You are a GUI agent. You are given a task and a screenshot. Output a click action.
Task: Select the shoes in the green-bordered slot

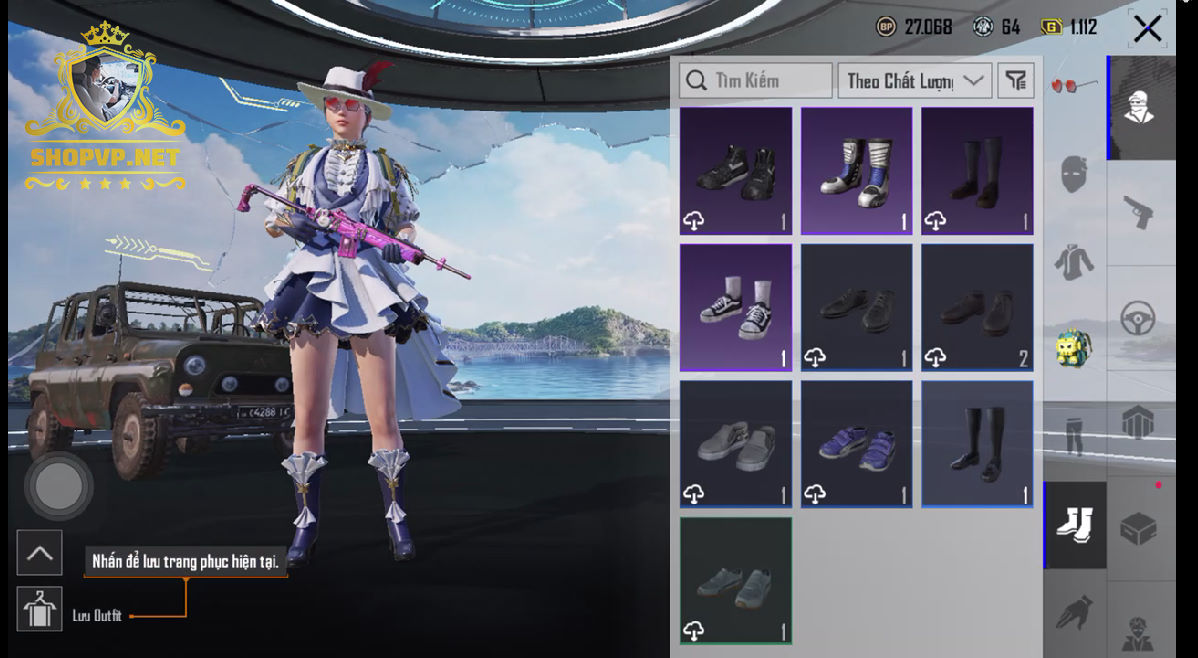point(736,580)
